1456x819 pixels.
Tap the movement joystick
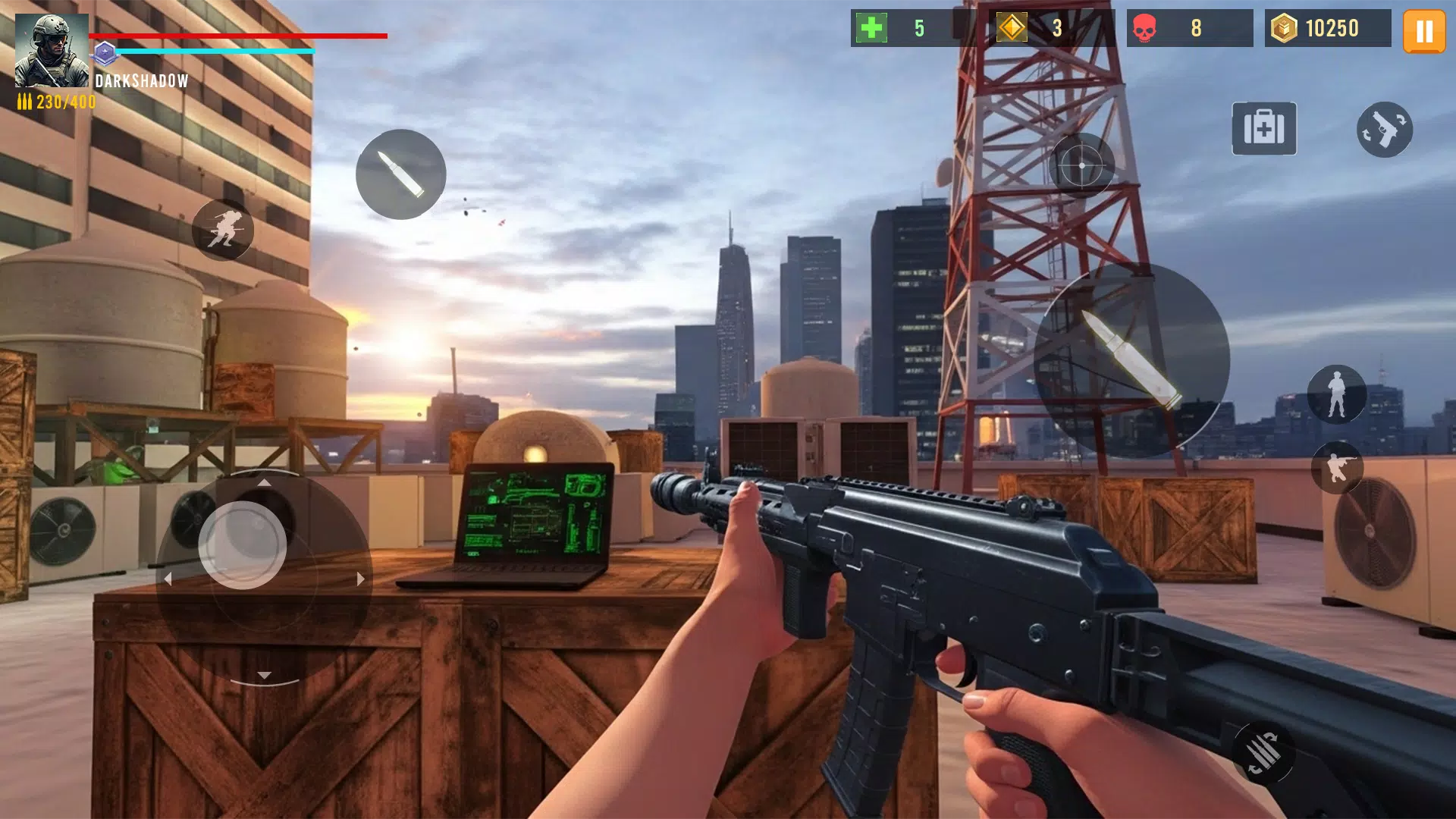[x=265, y=576]
